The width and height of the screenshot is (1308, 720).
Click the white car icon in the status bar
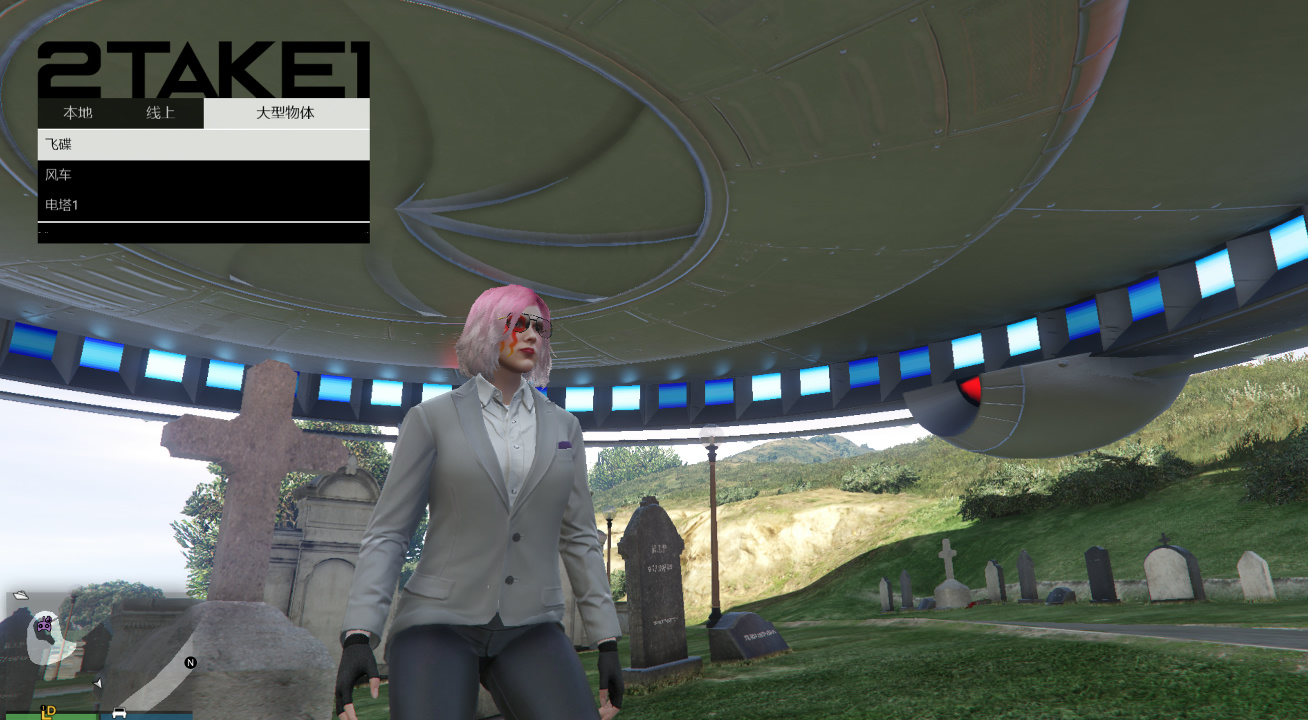(119, 713)
